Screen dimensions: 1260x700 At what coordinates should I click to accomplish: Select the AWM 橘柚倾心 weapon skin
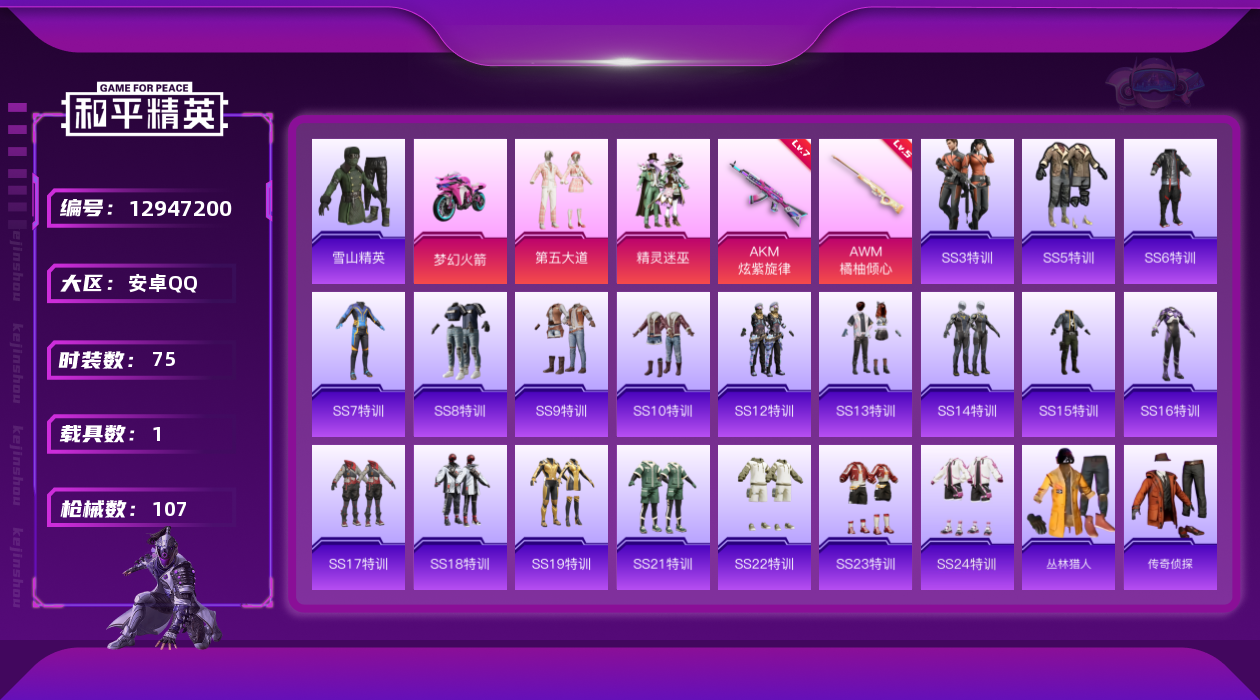click(x=865, y=211)
